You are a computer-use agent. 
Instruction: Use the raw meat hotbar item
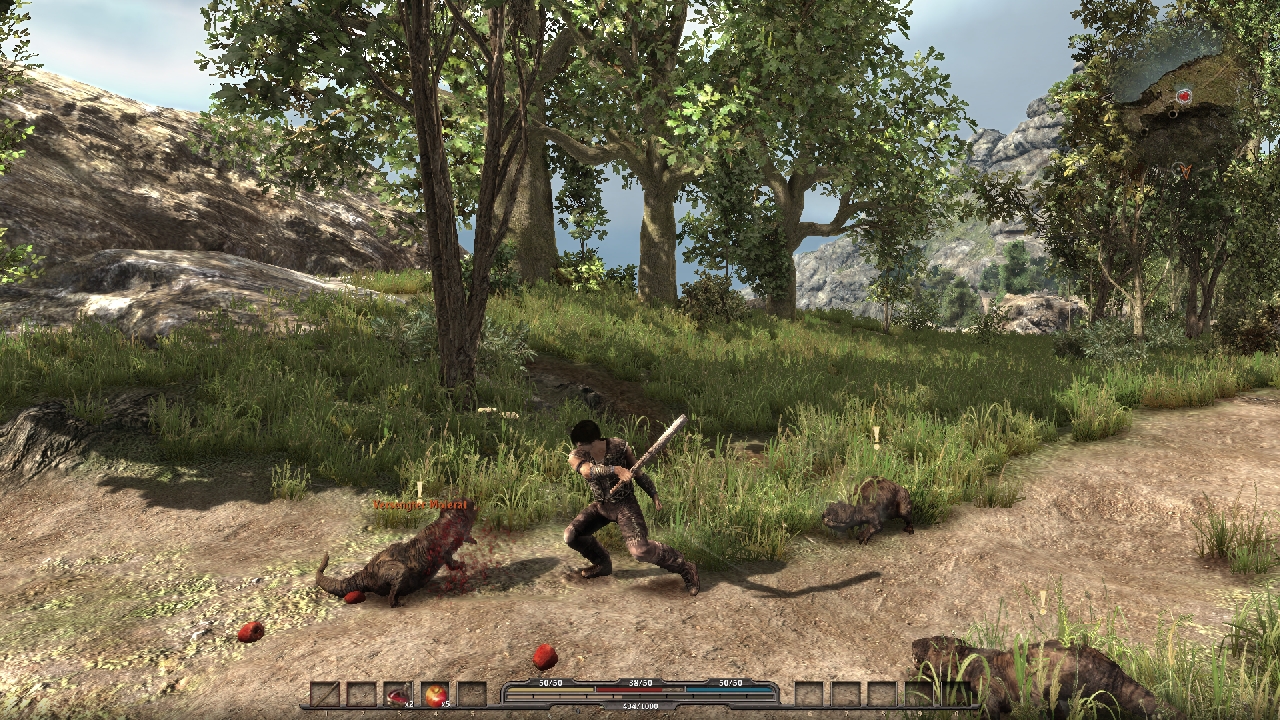point(398,694)
